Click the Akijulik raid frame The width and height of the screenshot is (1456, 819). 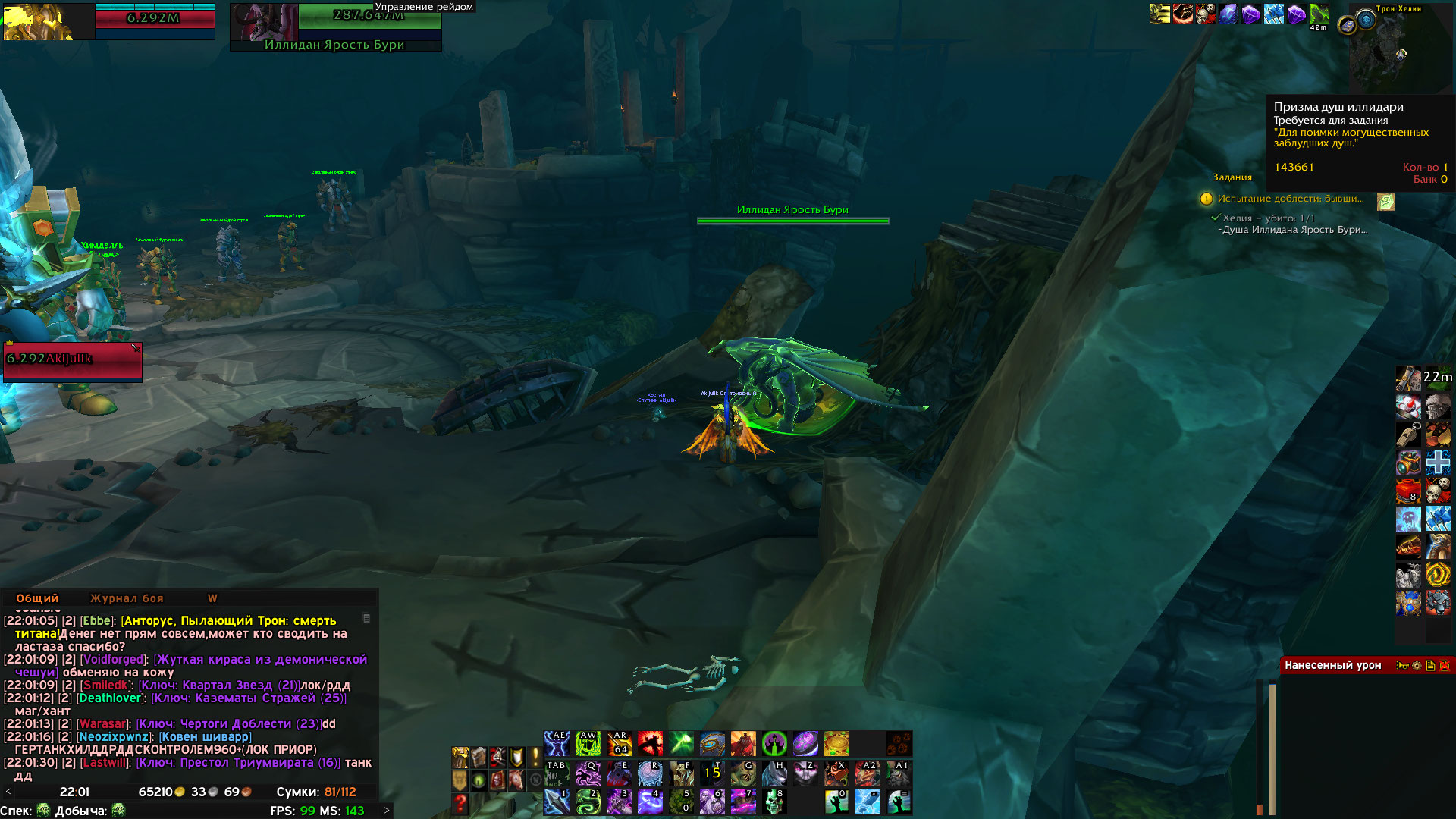[73, 361]
